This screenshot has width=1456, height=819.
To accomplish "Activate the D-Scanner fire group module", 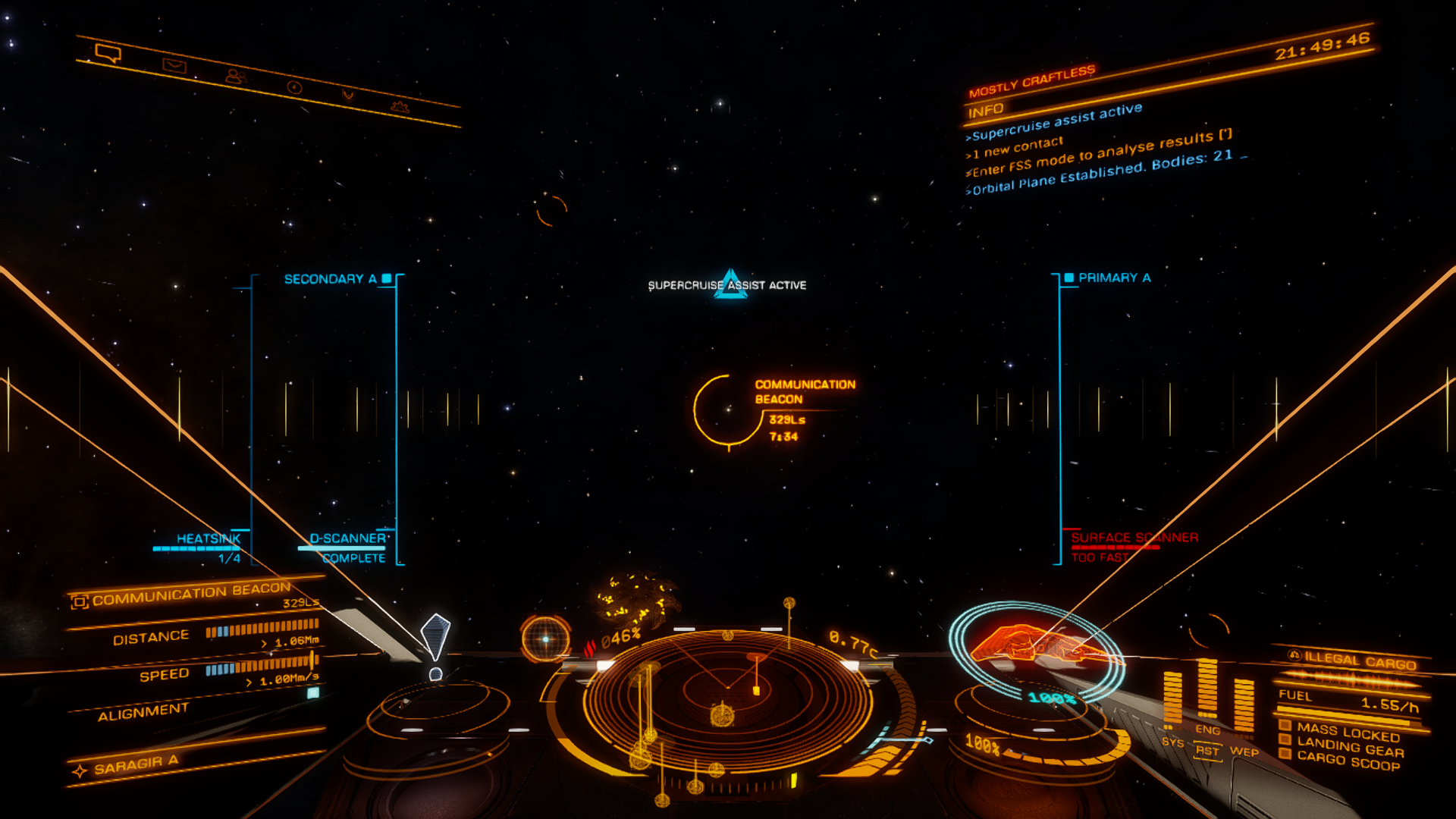I will [x=347, y=539].
